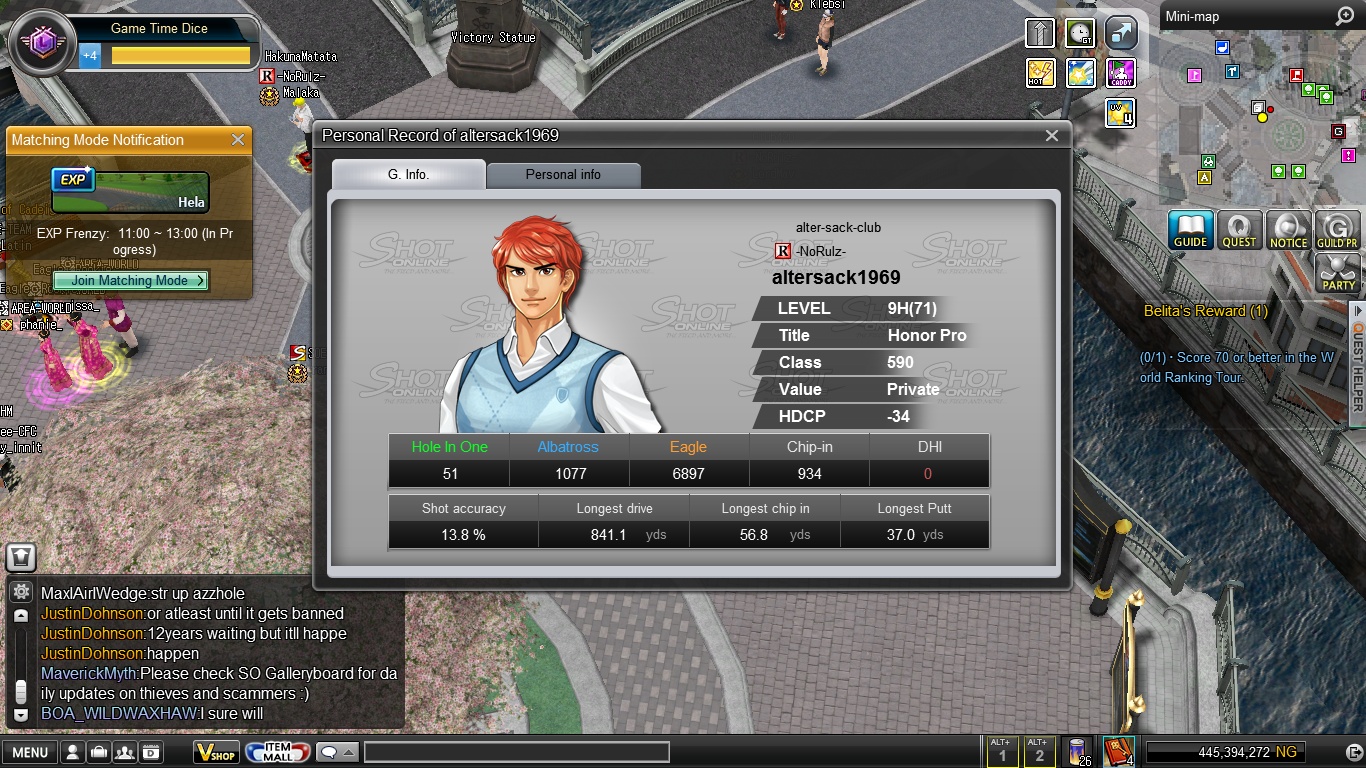Switch to the Personal info tab
Viewport: 1366px width, 768px height.
563,174
